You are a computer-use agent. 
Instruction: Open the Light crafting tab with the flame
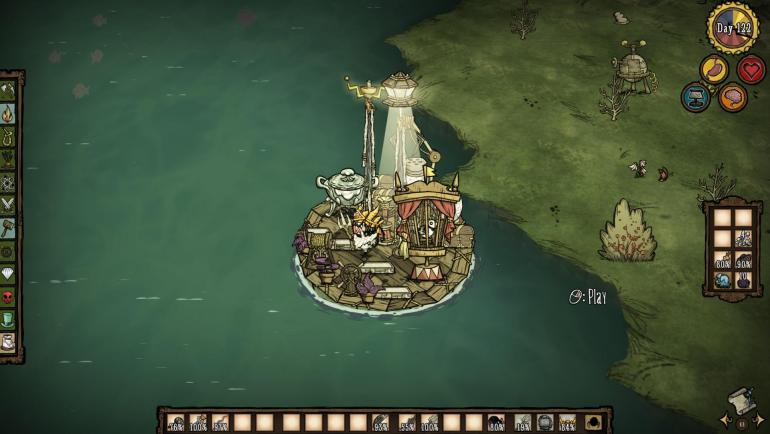pos(8,113)
